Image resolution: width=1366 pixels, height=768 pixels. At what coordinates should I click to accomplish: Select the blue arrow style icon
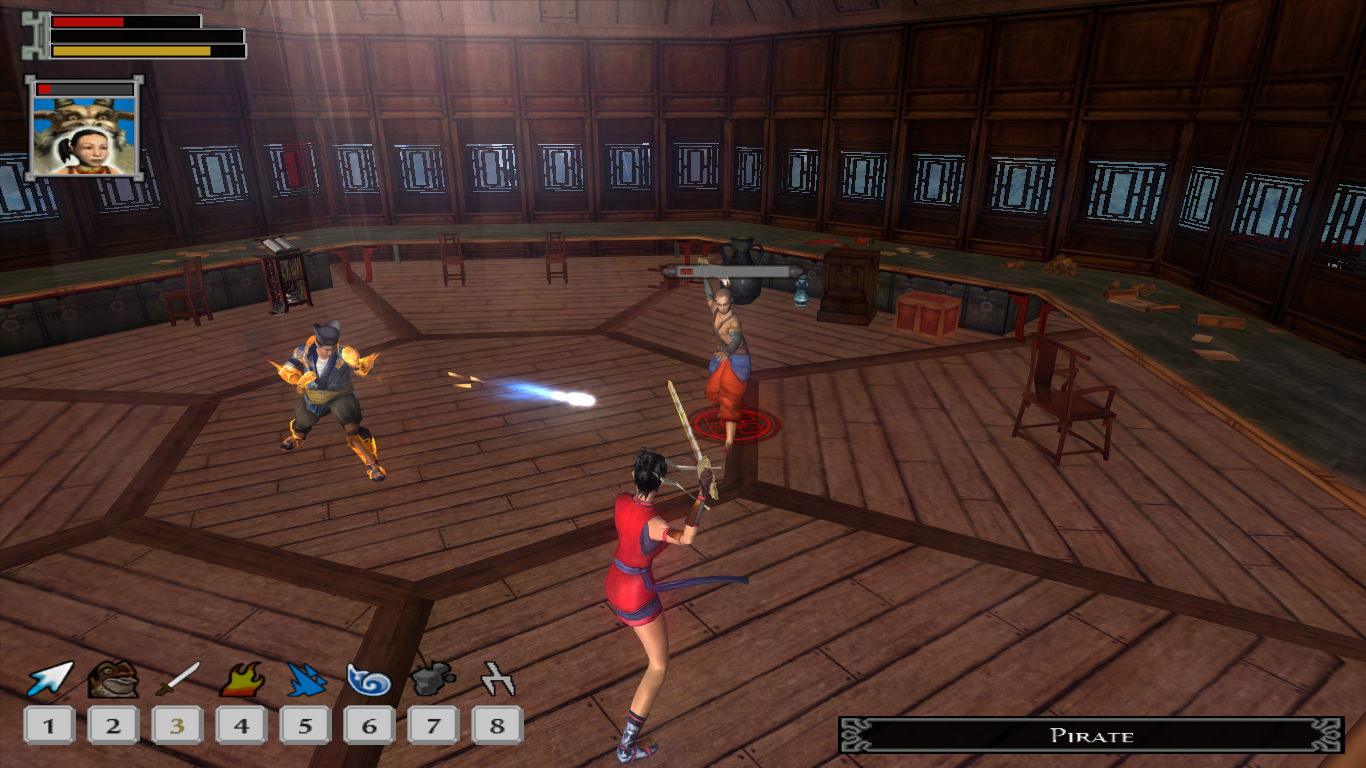click(50, 680)
